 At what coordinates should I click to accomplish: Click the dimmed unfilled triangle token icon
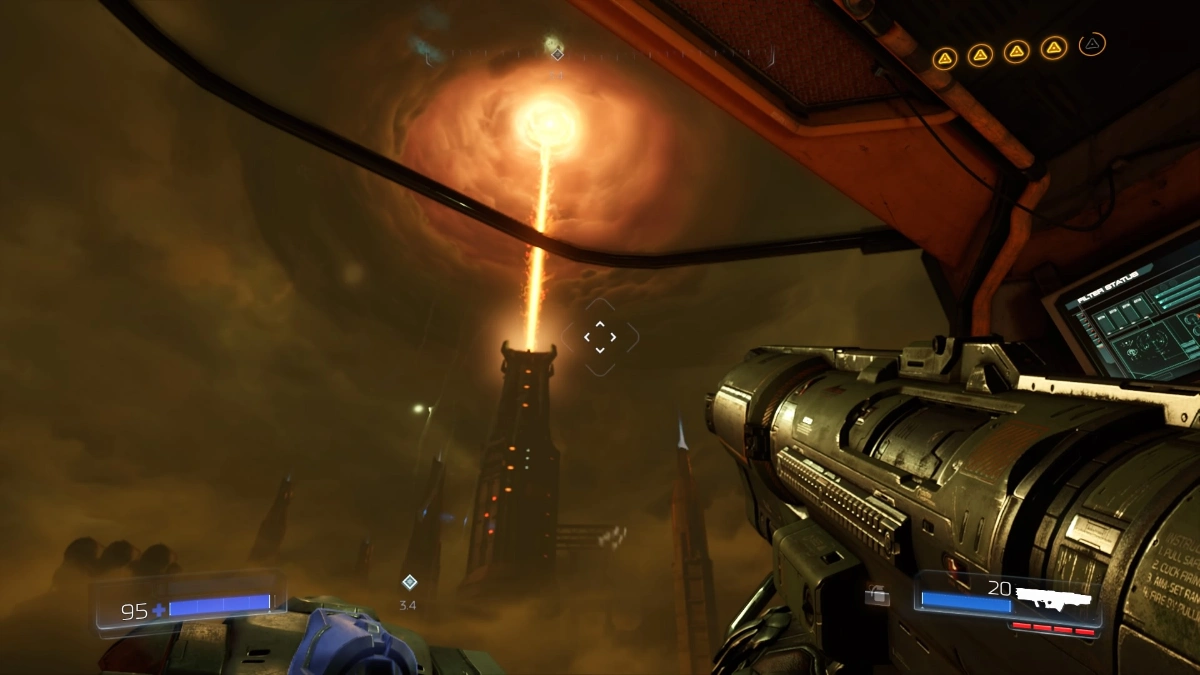(1092, 44)
